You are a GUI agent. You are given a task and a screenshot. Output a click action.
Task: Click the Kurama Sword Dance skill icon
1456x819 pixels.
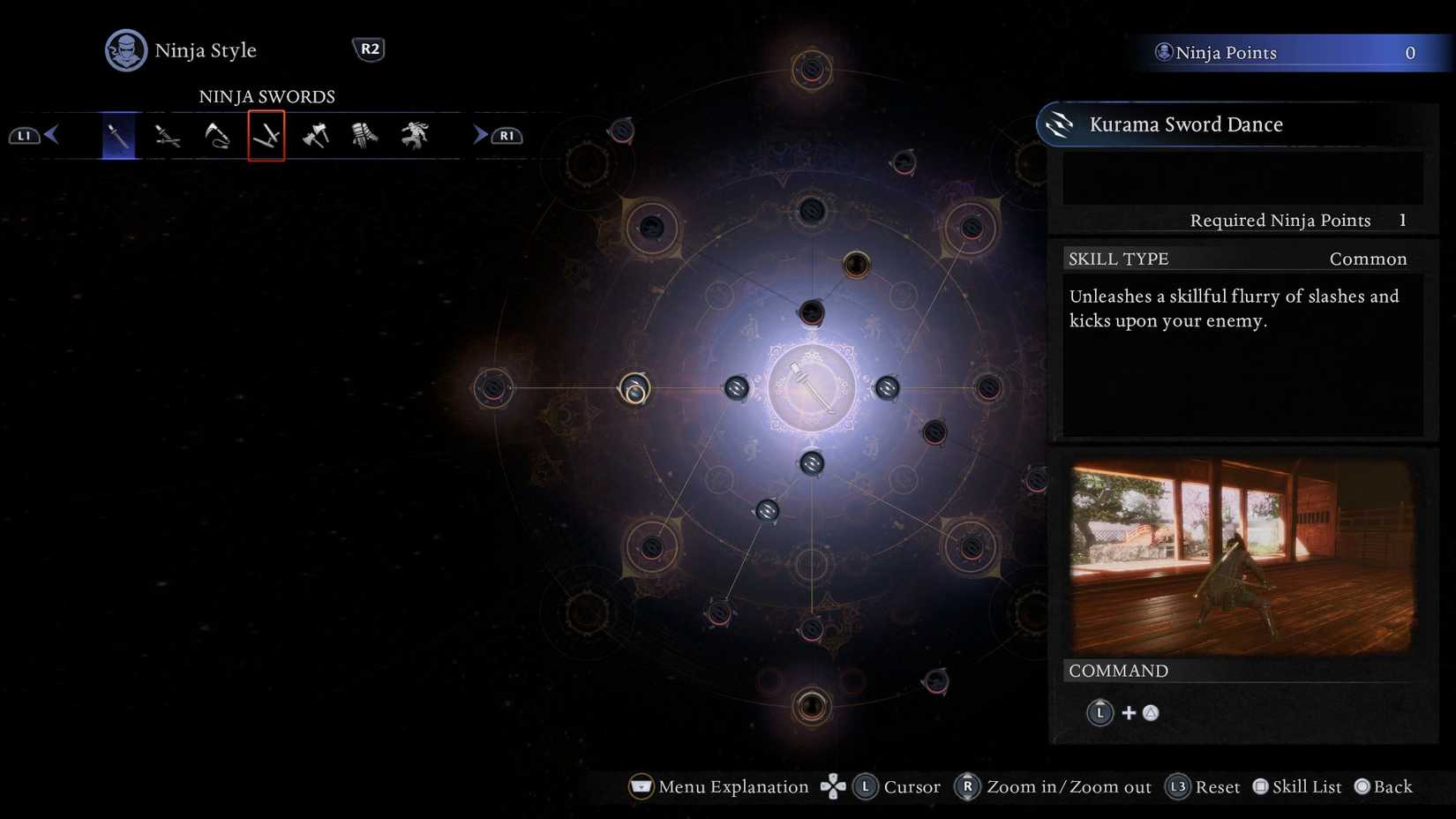tap(1057, 124)
